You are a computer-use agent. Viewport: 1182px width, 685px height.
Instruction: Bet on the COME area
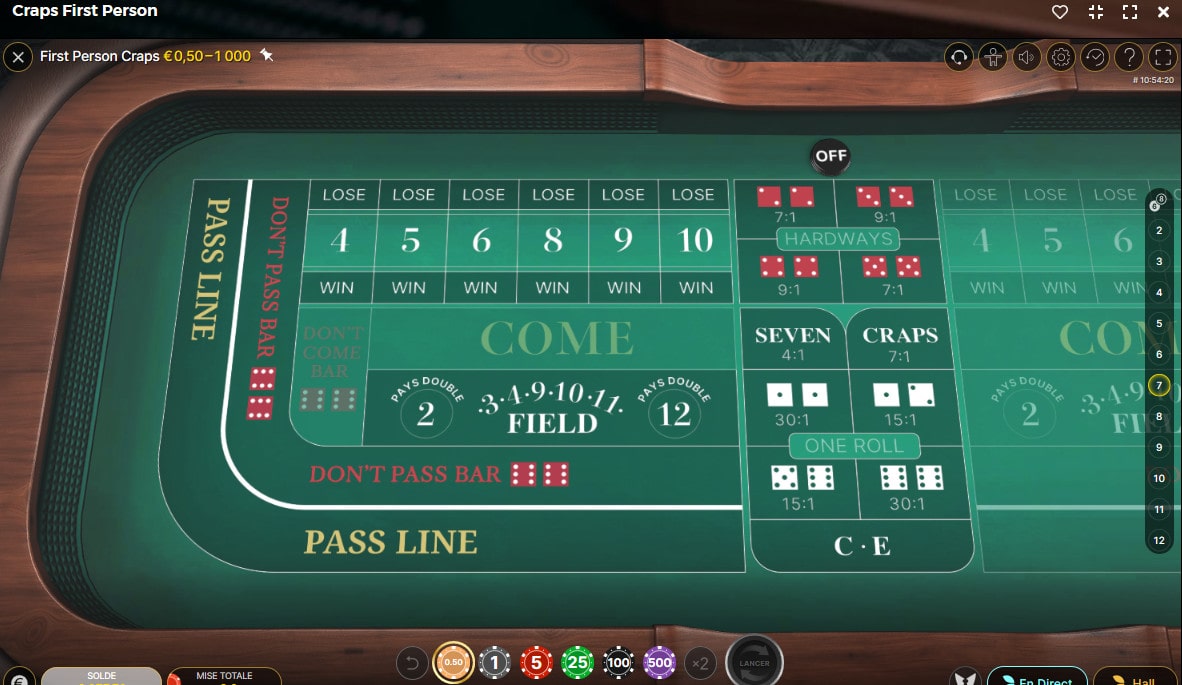pyautogui.click(x=557, y=339)
